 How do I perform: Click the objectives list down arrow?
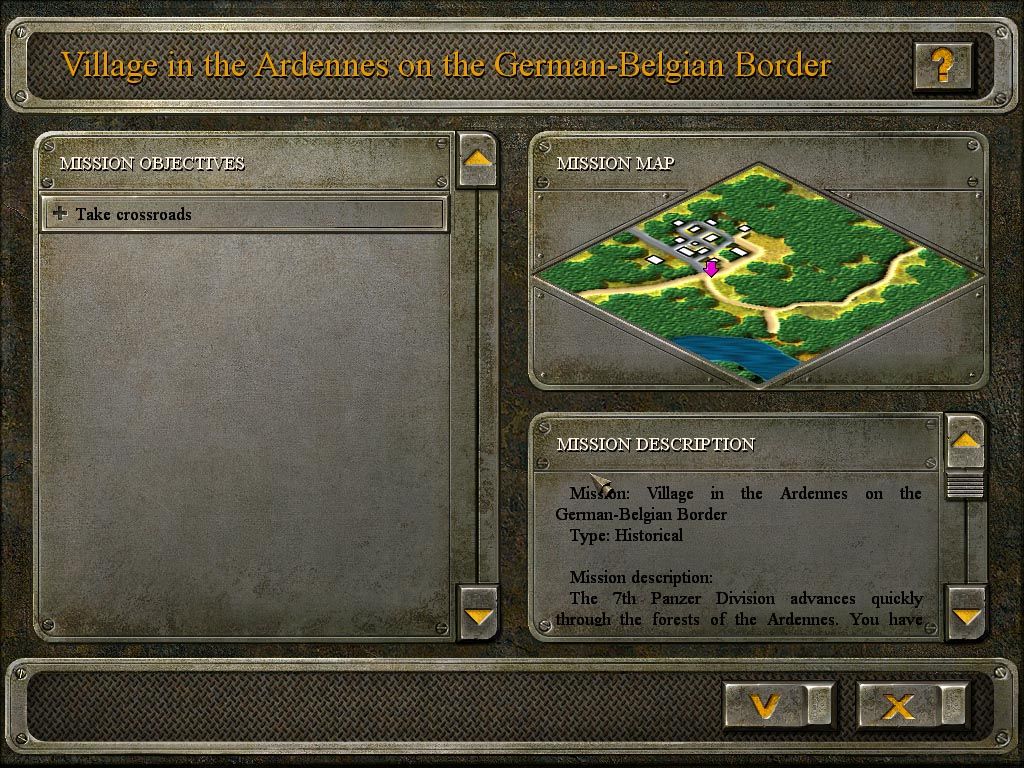pyautogui.click(x=477, y=613)
